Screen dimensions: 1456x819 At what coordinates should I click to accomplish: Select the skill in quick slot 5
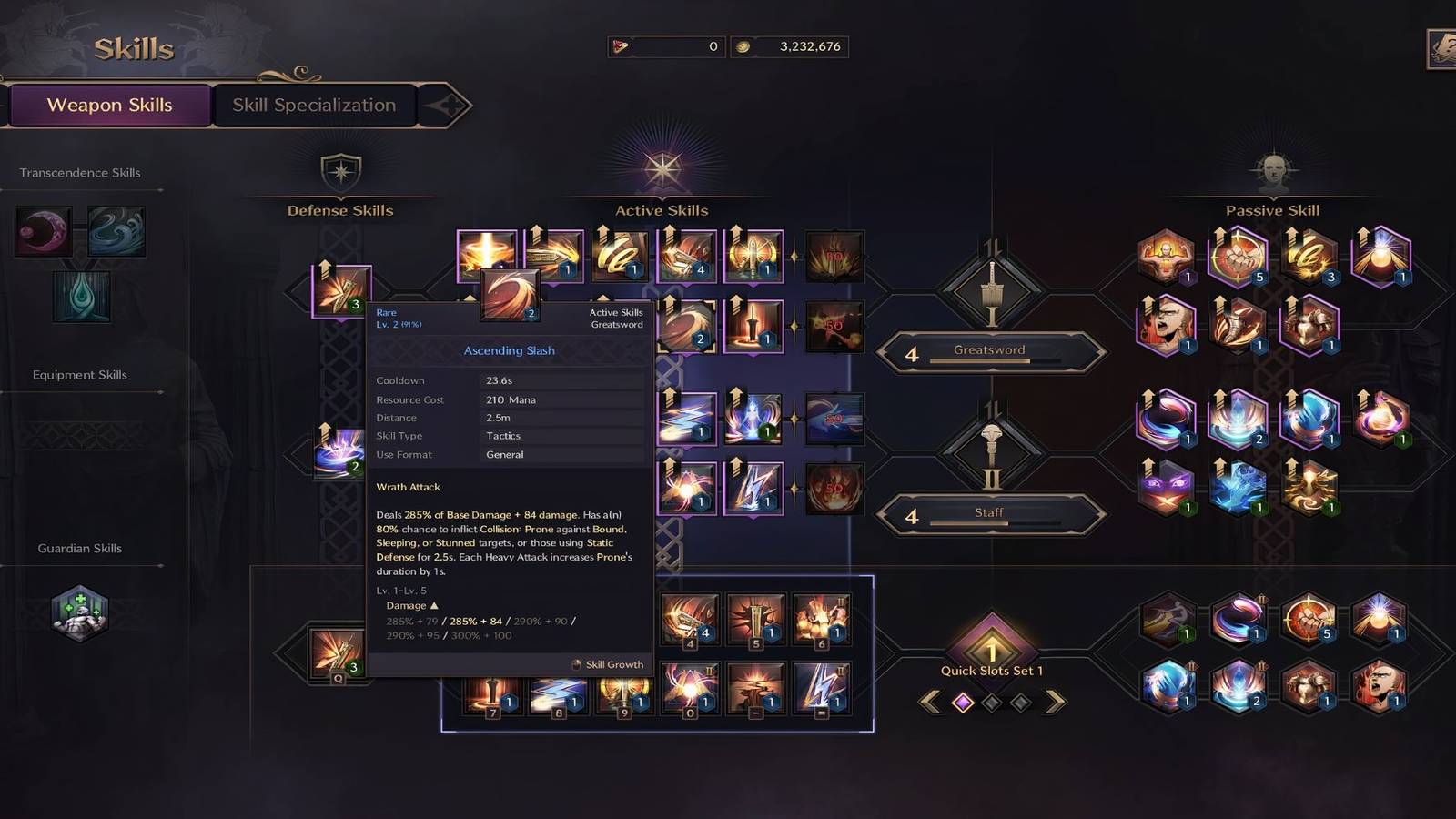(755, 619)
